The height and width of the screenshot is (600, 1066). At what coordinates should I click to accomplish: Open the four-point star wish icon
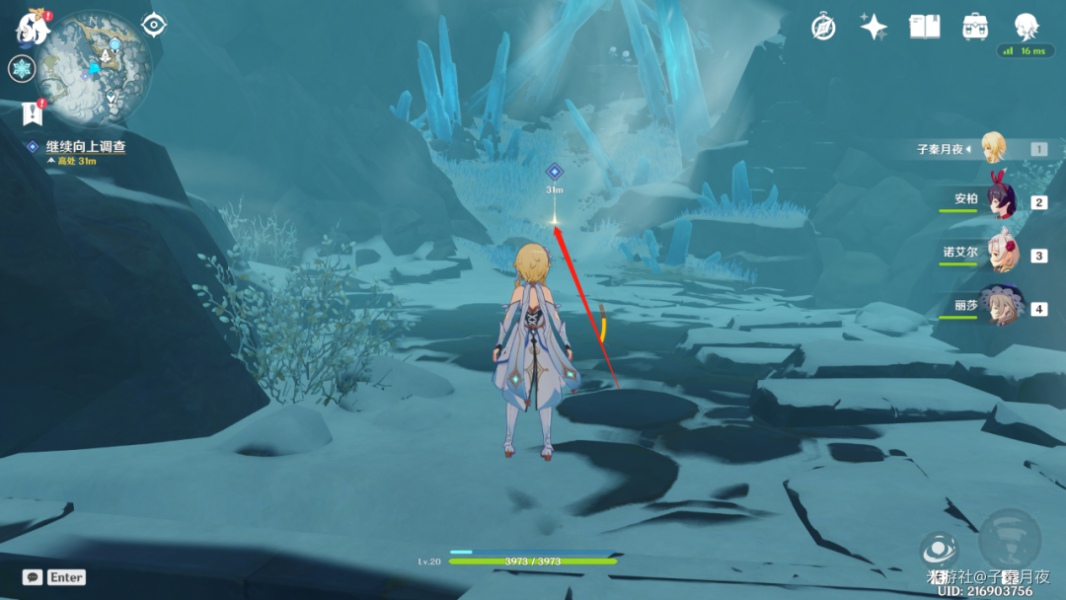pyautogui.click(x=874, y=27)
